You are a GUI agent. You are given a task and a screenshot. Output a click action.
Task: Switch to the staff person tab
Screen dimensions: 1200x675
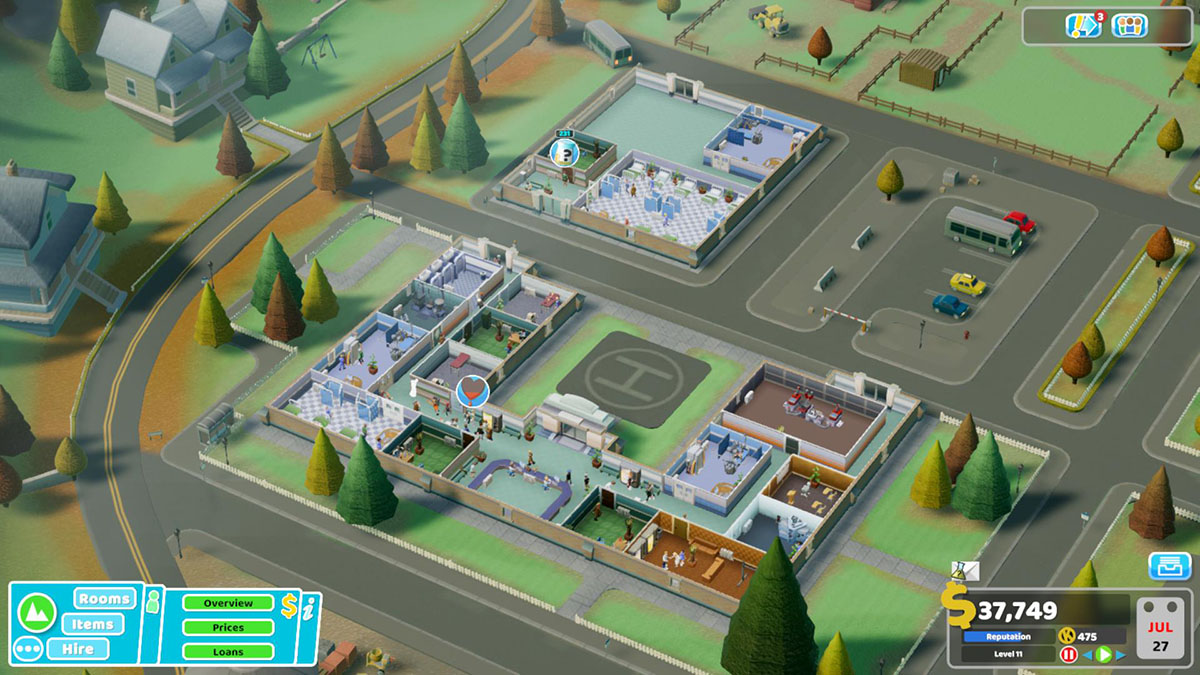coord(153,601)
